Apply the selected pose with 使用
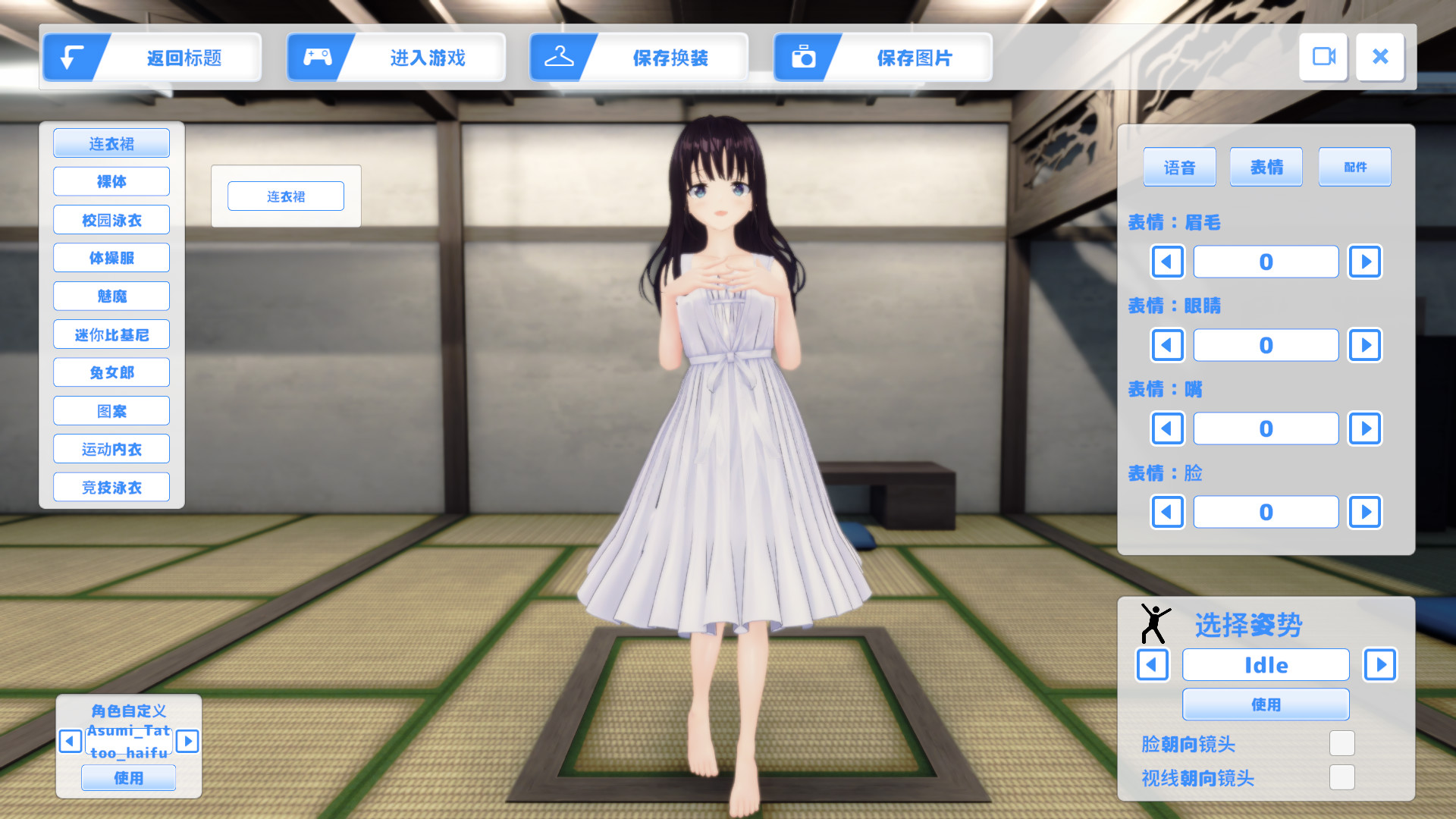This screenshot has width=1456, height=819. point(1266,704)
